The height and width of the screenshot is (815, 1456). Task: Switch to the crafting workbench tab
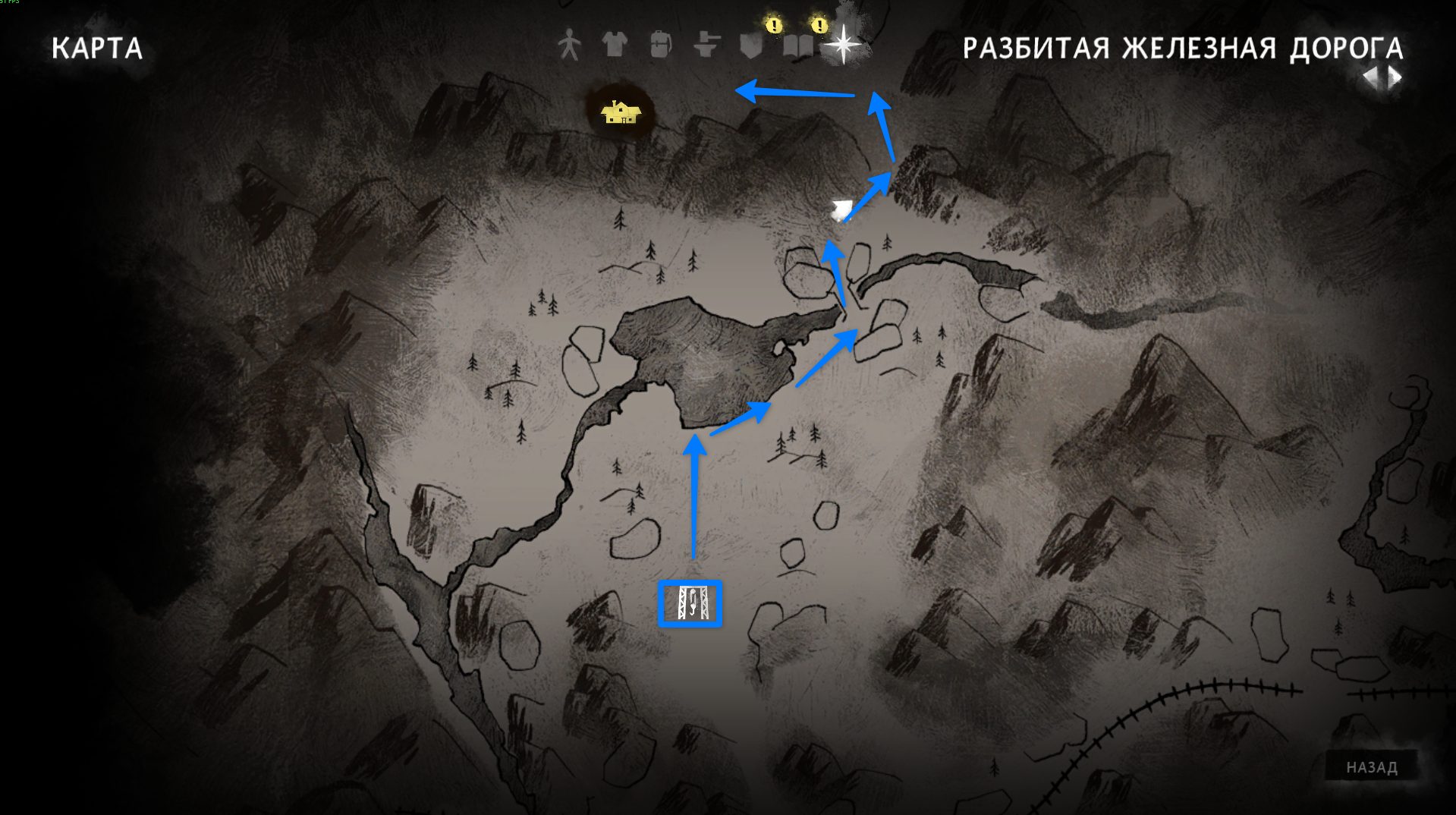point(706,45)
